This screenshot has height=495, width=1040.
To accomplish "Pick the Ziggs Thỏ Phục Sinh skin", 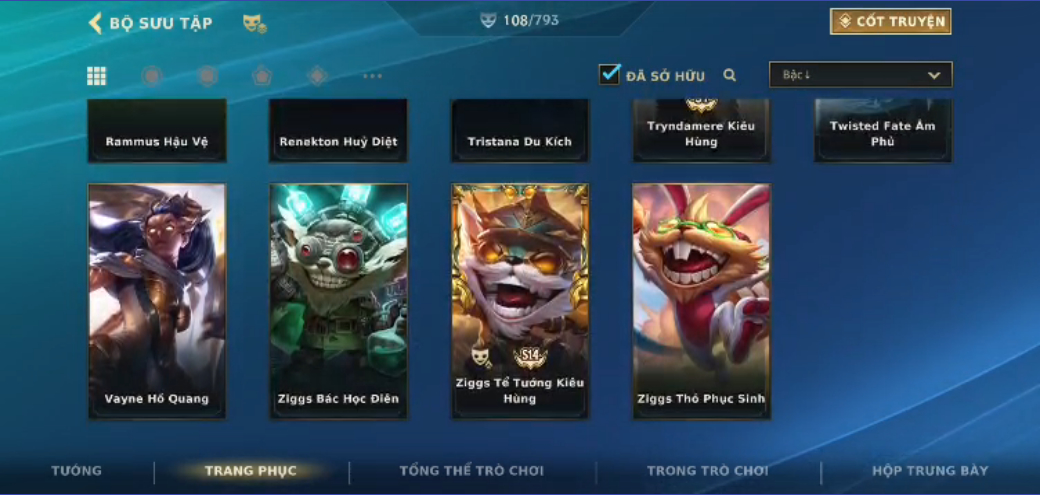I will point(701,300).
